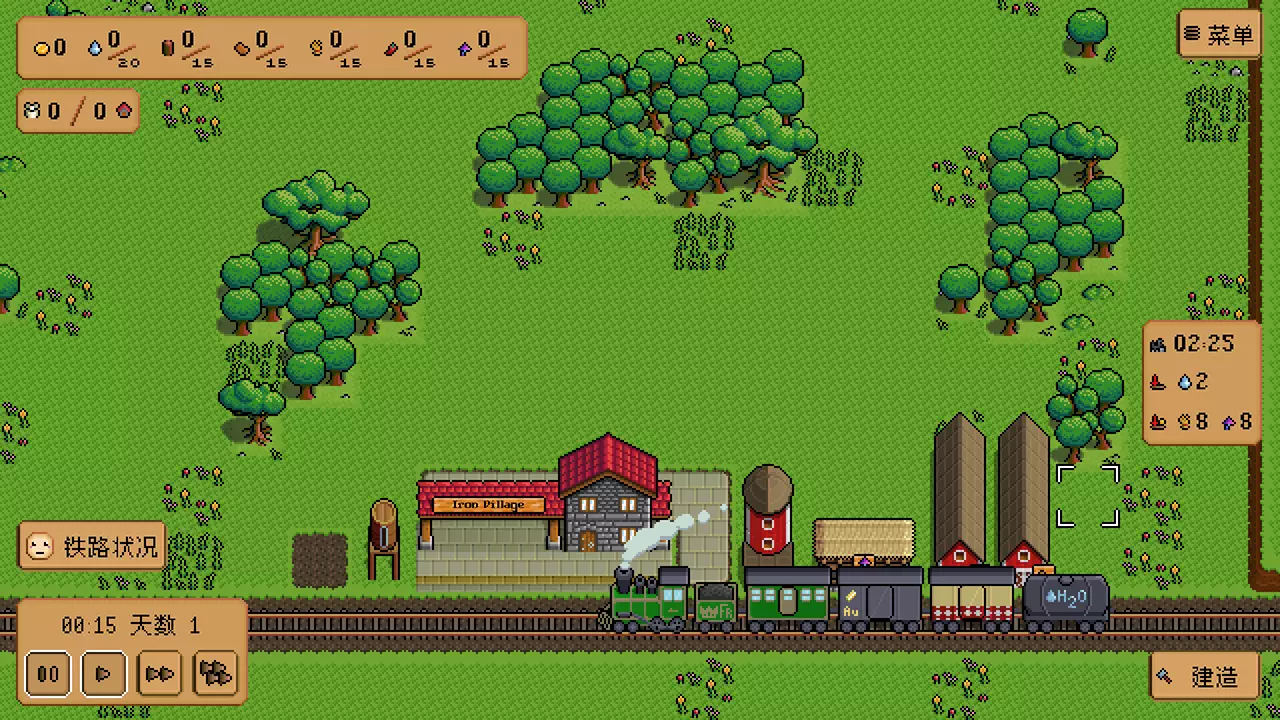This screenshot has width=1280, height=720.
Task: Click the rightmost rock pile control button
Action: [x=215, y=674]
